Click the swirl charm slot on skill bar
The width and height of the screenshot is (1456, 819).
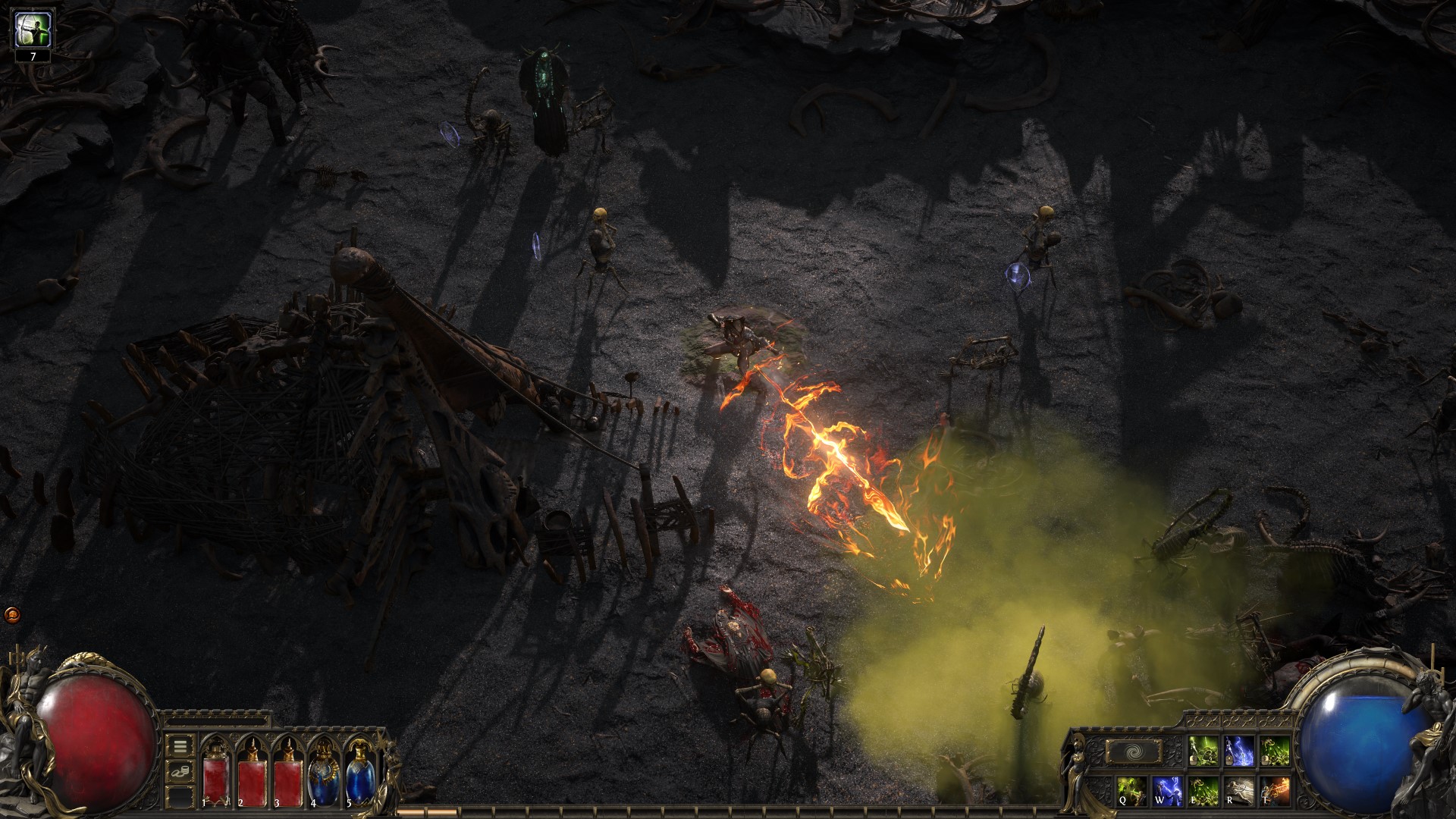[1134, 751]
